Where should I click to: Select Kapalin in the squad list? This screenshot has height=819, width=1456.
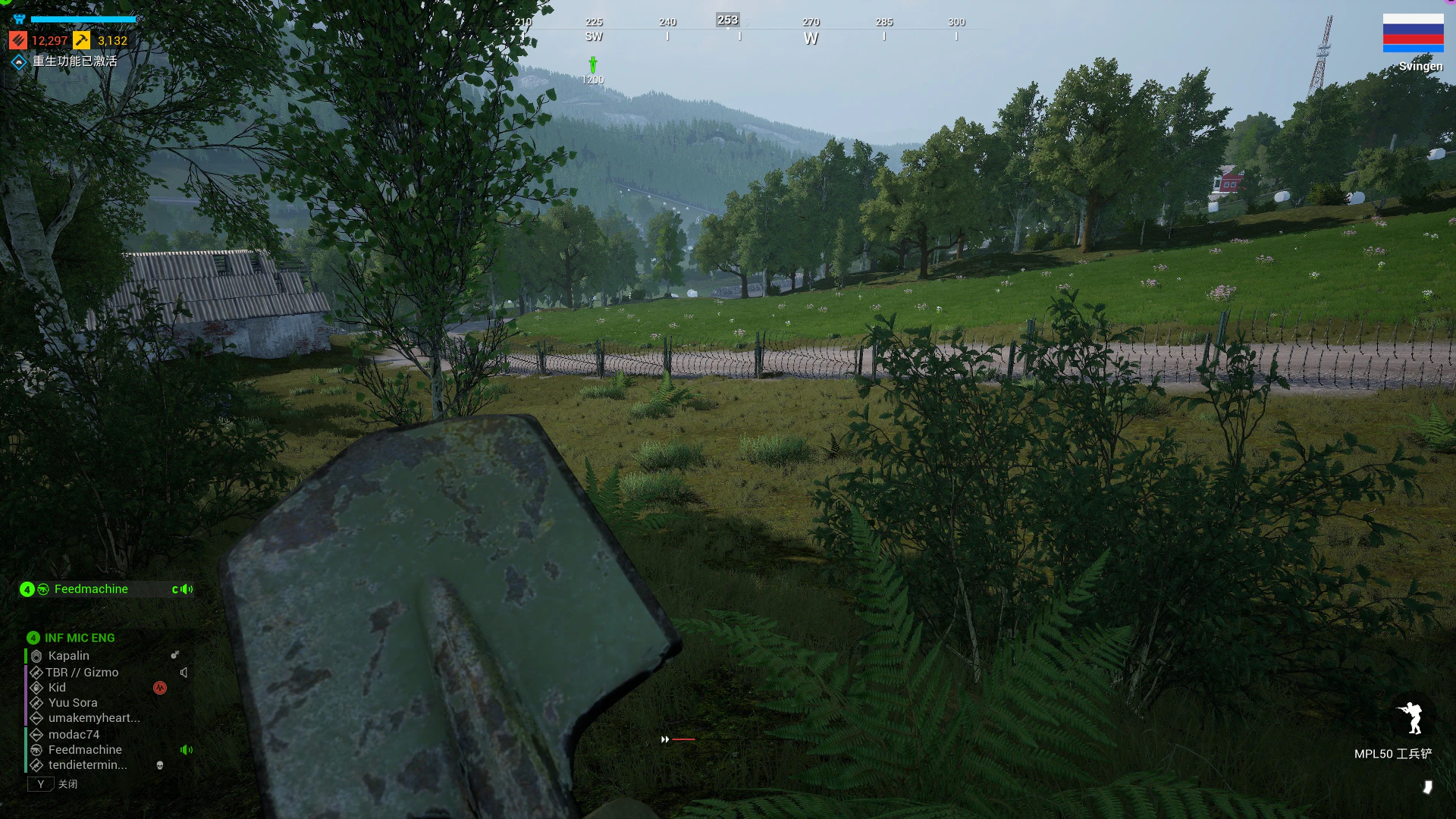click(x=68, y=656)
